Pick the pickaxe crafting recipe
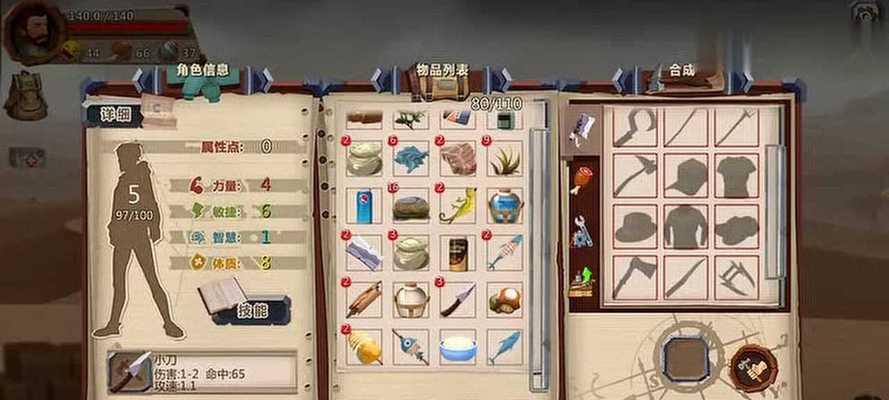 click(x=635, y=177)
